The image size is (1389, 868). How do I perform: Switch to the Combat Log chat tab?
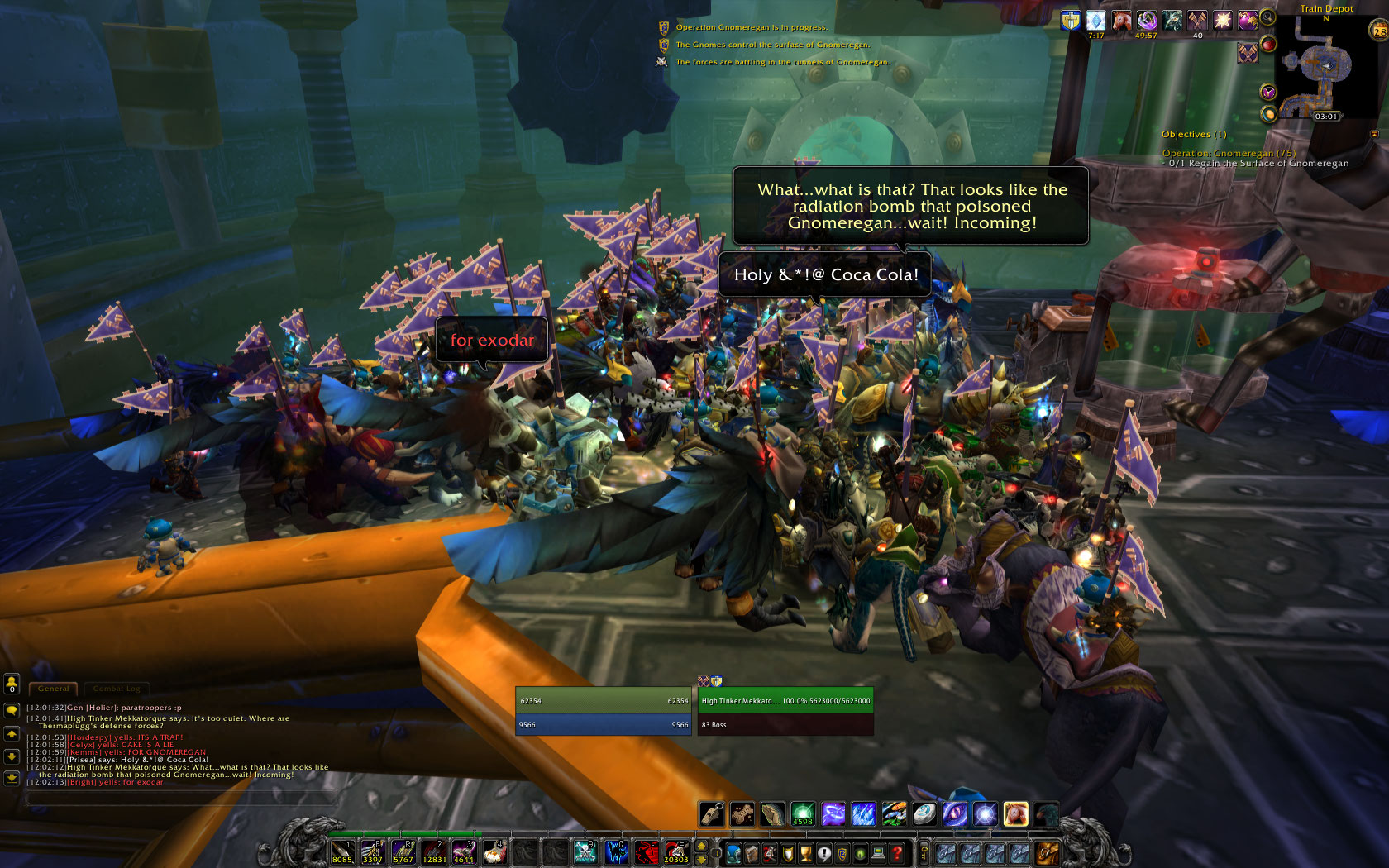(x=116, y=689)
